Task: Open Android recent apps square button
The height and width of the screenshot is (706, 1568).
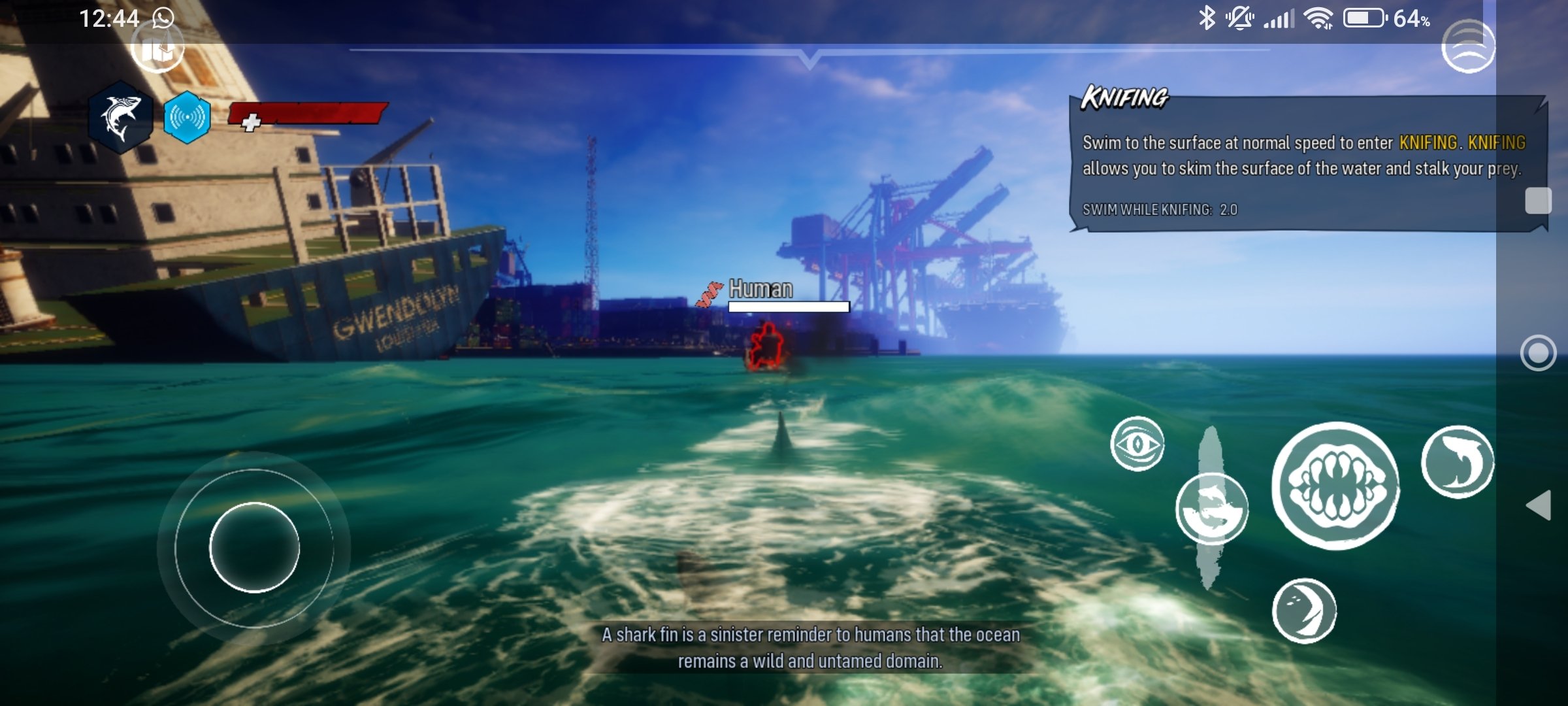Action: pos(1538,201)
